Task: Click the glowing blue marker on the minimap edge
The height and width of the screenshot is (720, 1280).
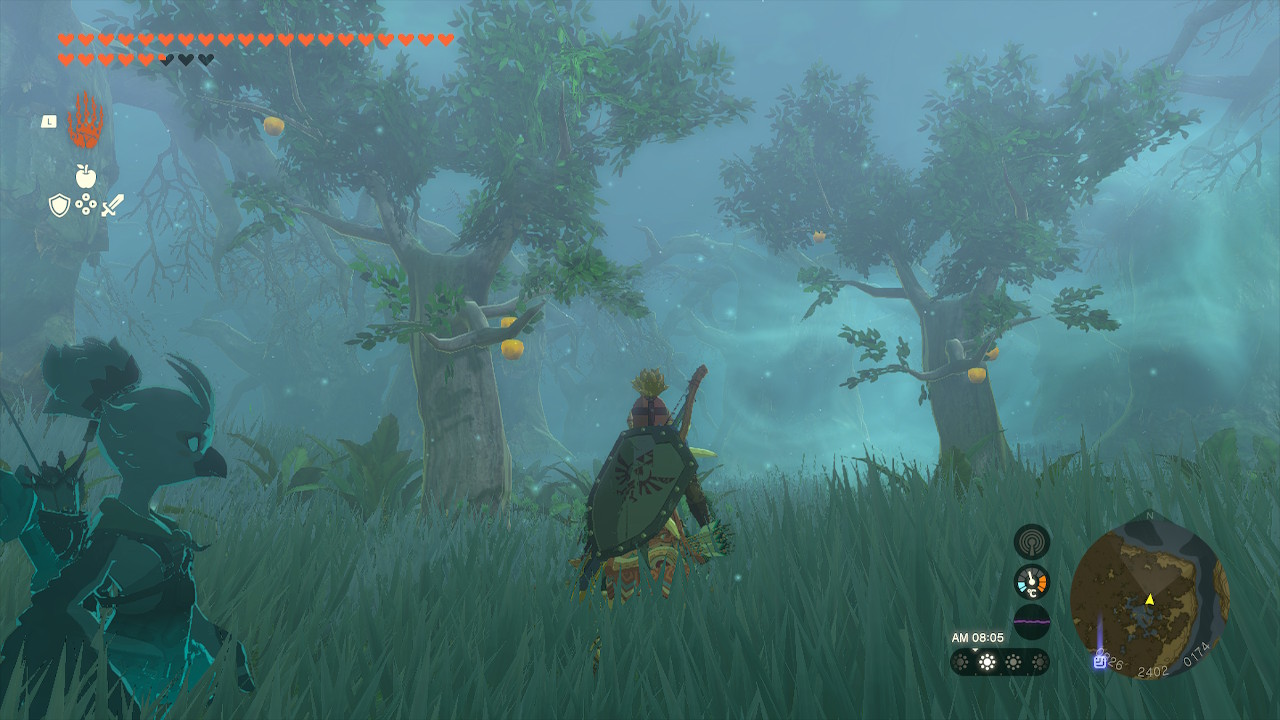Action: (x=1100, y=659)
